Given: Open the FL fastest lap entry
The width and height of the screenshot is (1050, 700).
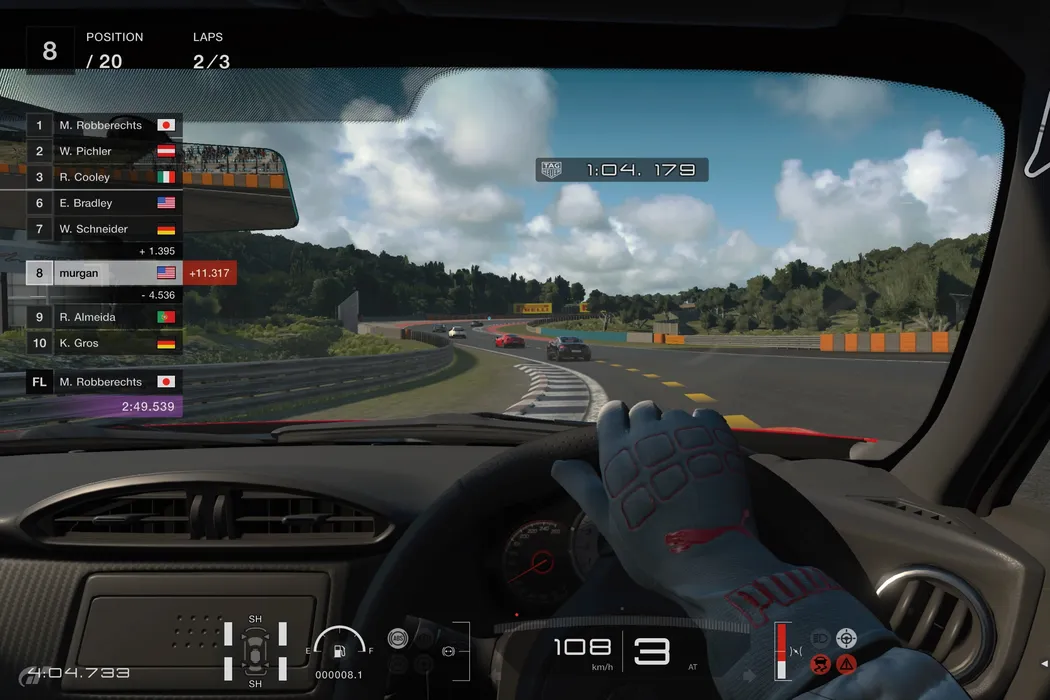Looking at the screenshot, I should click(102, 382).
